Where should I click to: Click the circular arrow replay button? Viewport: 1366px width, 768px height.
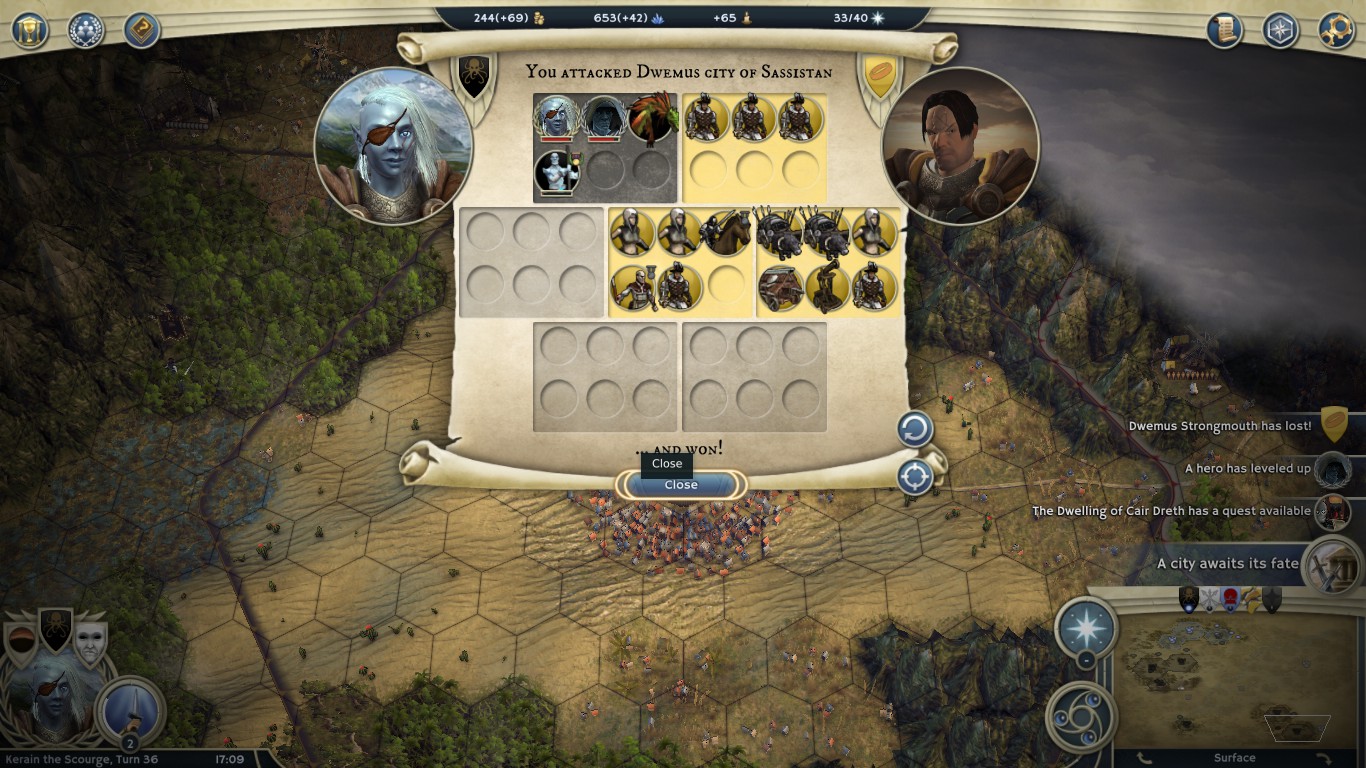tap(914, 430)
